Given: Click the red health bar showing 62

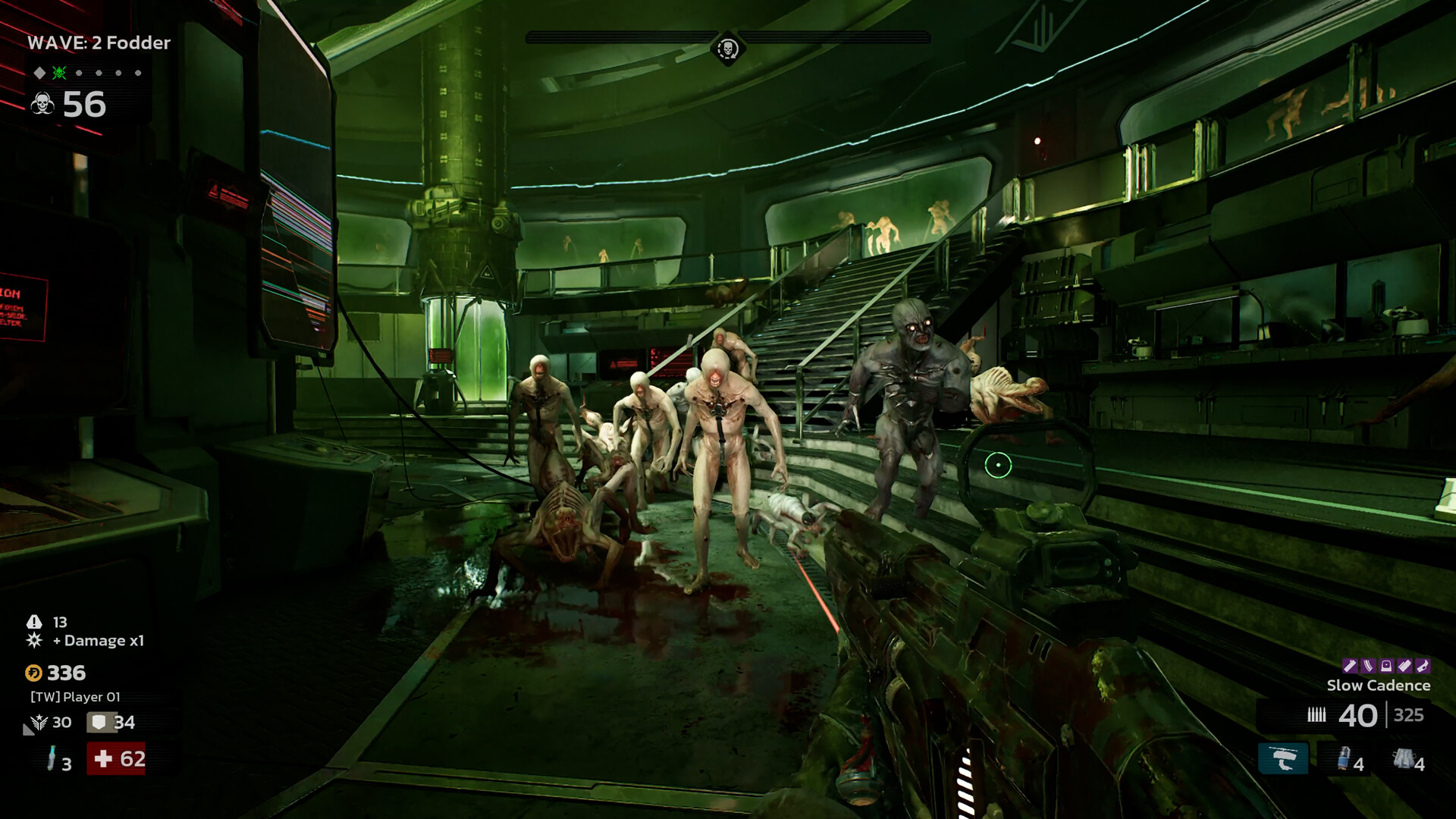Looking at the screenshot, I should [x=118, y=759].
